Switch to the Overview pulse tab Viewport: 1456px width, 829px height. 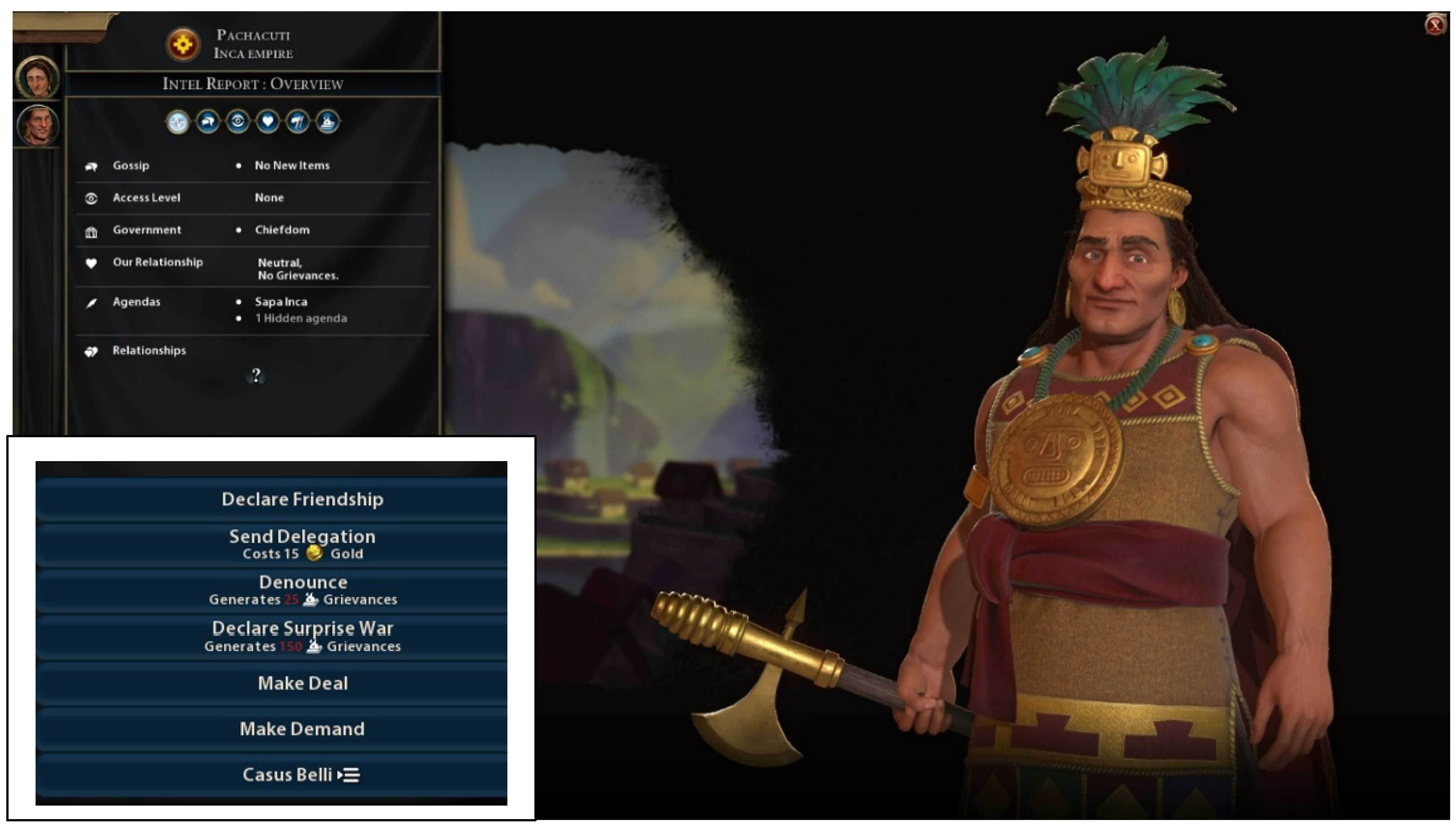(177, 122)
